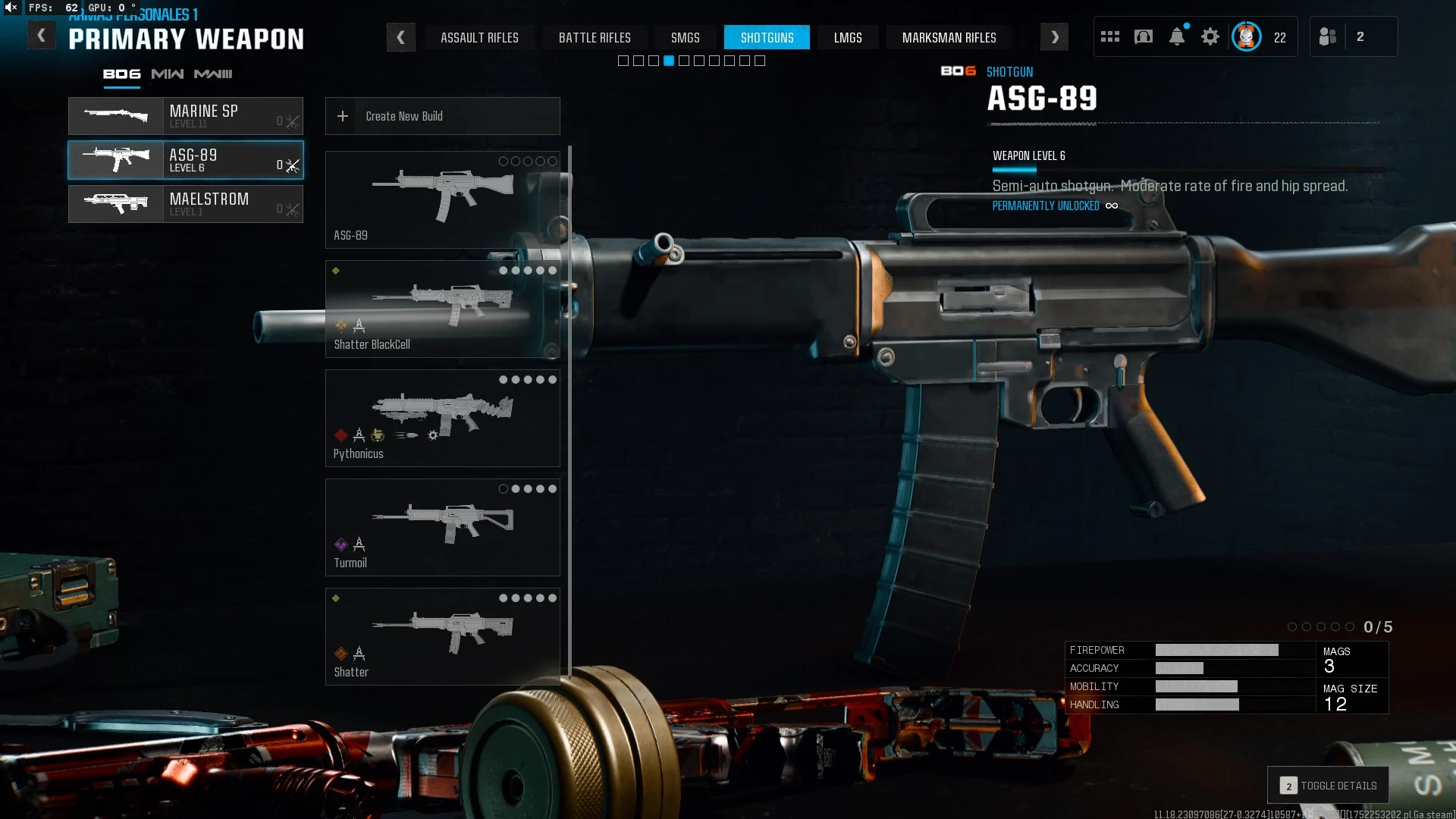Open the notifications bell

(x=1177, y=36)
